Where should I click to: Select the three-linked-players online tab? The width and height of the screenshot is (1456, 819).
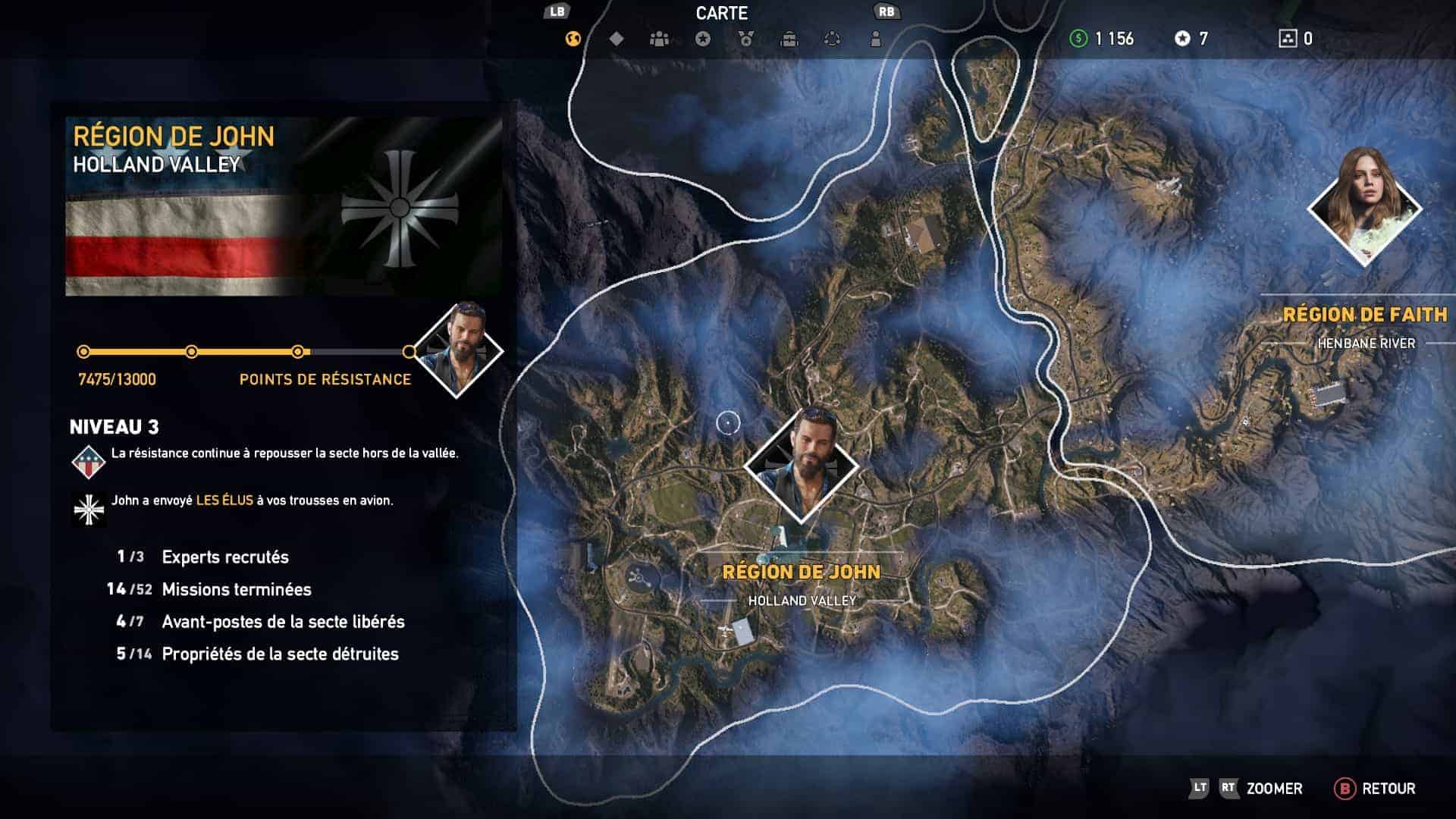(x=833, y=39)
